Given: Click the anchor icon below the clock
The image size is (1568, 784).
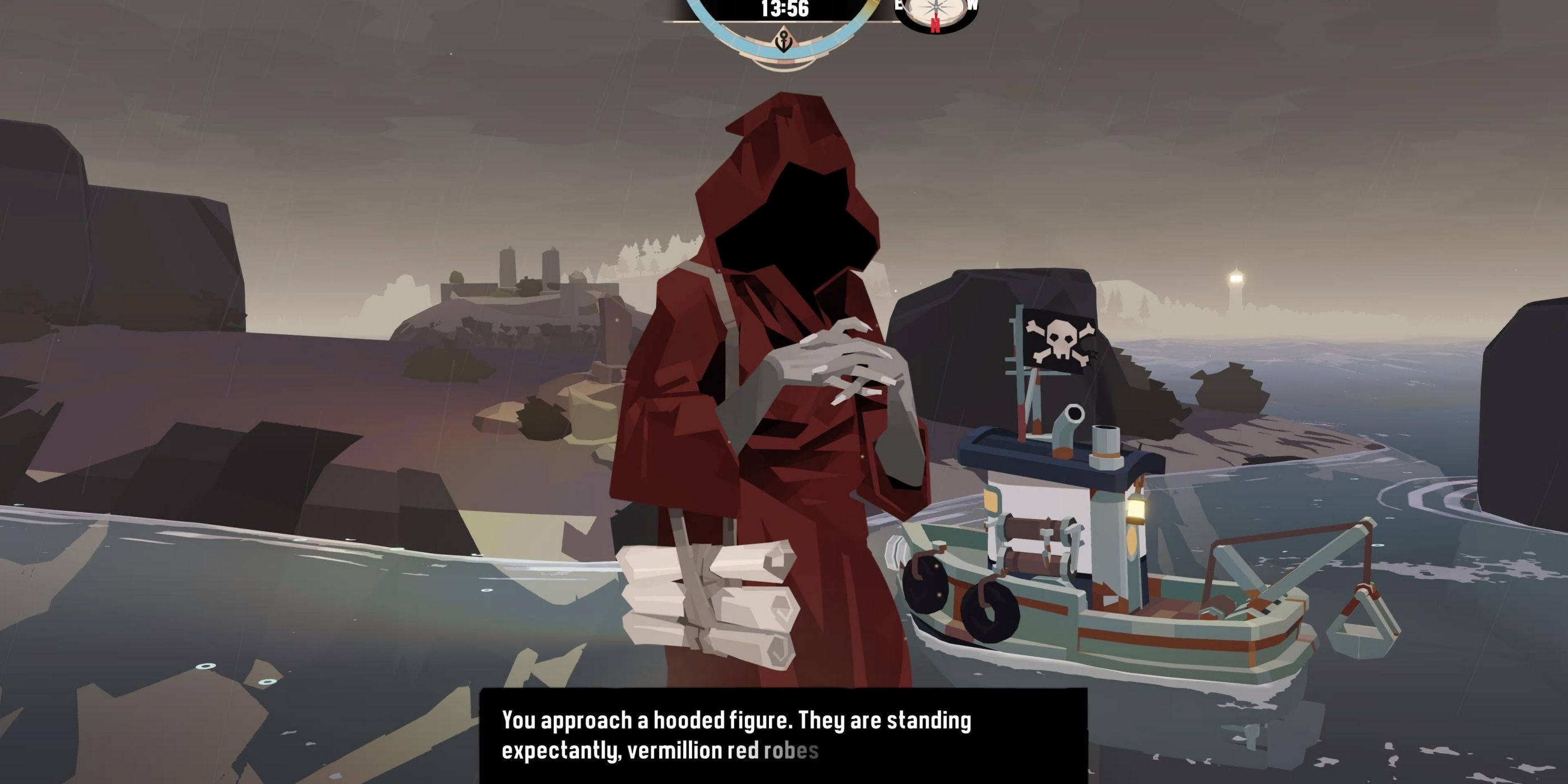Looking at the screenshot, I should tap(784, 42).
